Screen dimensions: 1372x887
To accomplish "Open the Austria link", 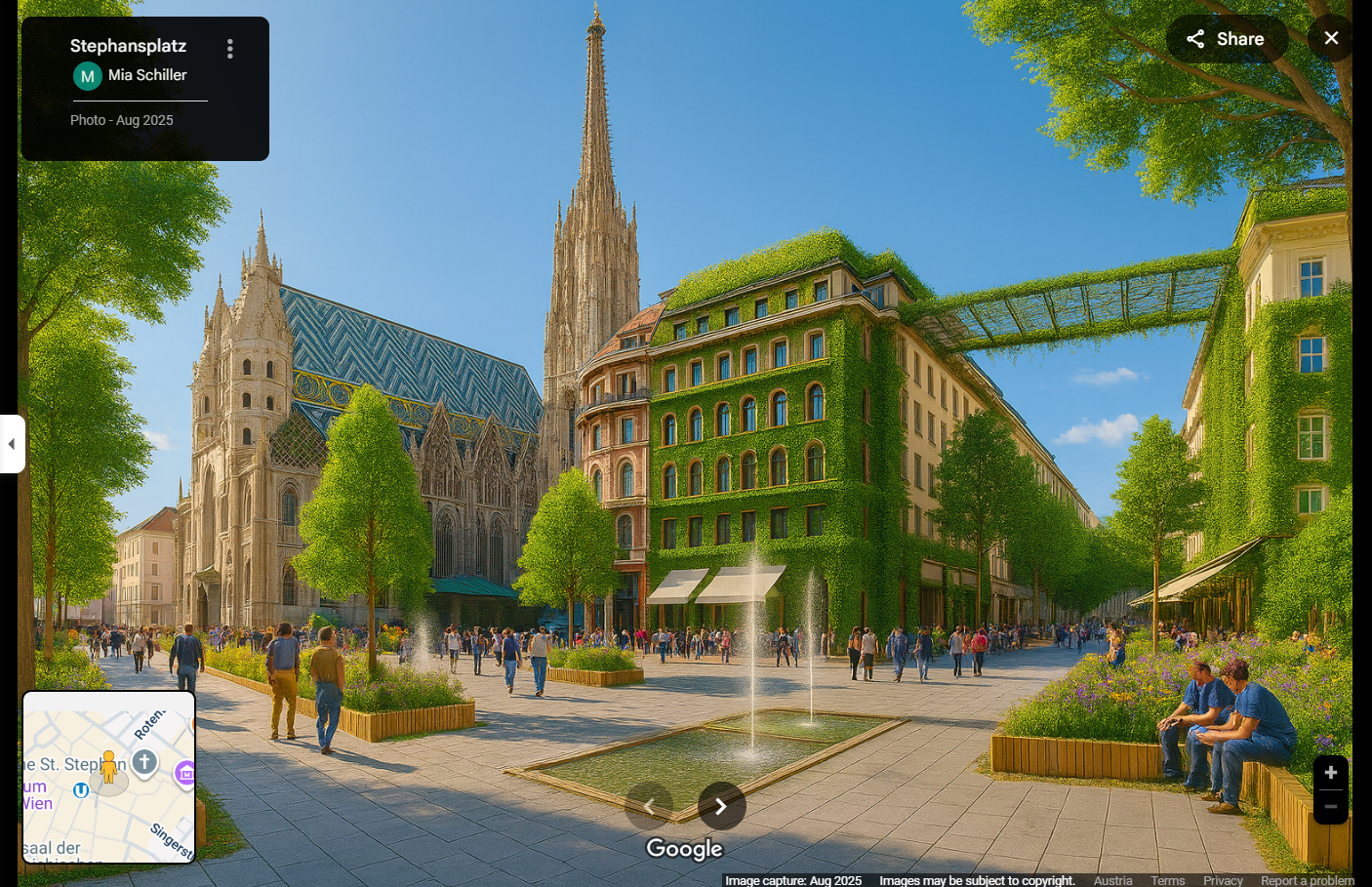I will (1112, 880).
